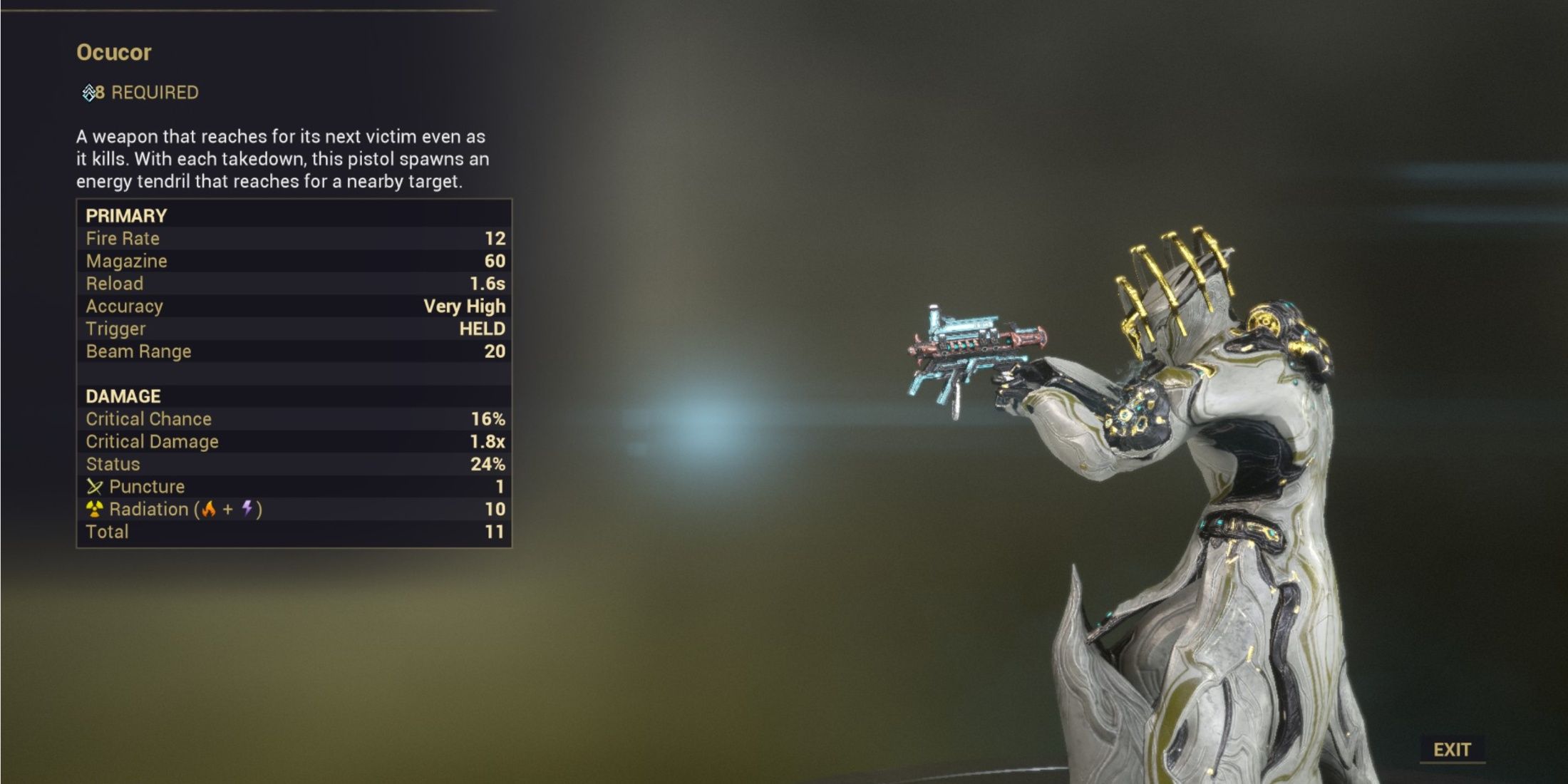Click the Electricity element icon in parentheses
Viewport: 1568px width, 784px height.
(x=247, y=509)
